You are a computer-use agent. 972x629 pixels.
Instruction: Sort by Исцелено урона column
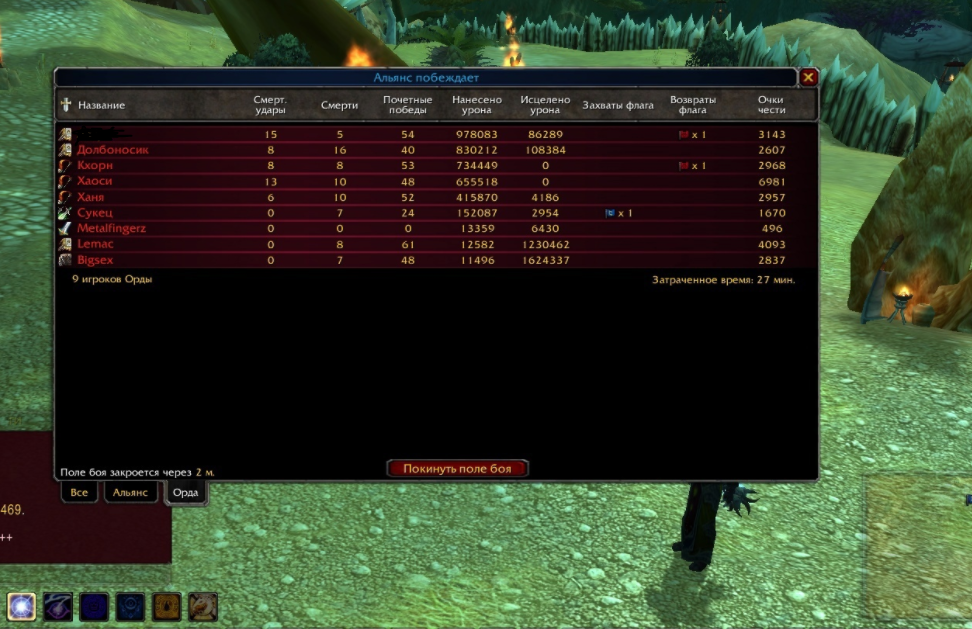pos(545,105)
